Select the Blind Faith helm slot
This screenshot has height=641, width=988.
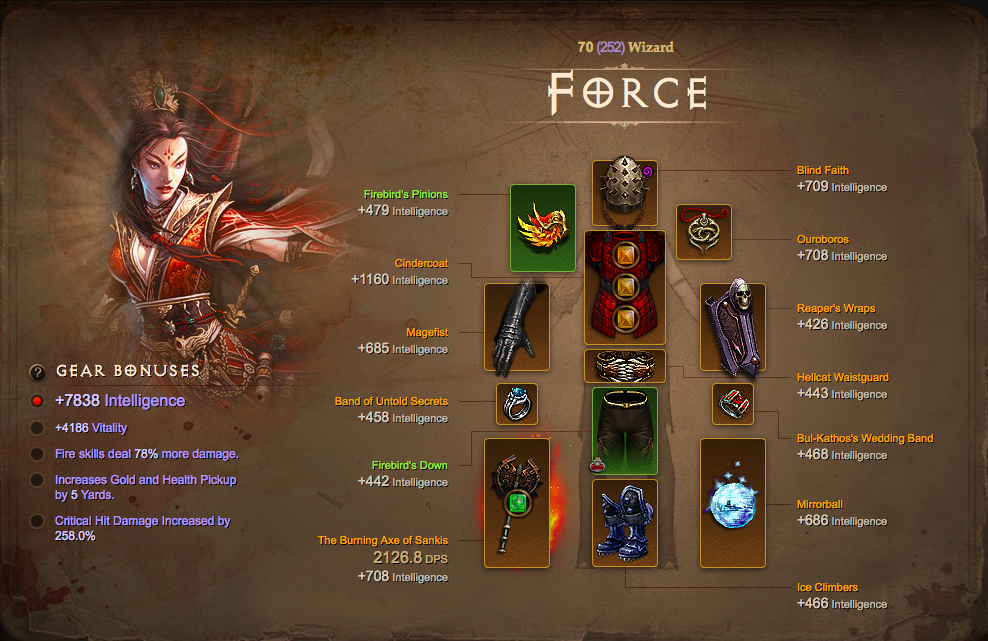pos(625,193)
